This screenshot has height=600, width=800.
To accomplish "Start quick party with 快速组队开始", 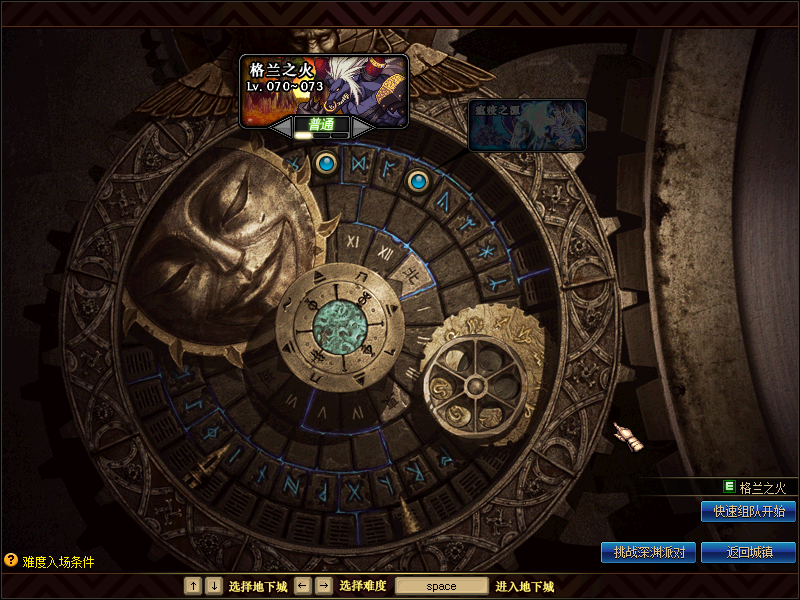I will pos(748,511).
